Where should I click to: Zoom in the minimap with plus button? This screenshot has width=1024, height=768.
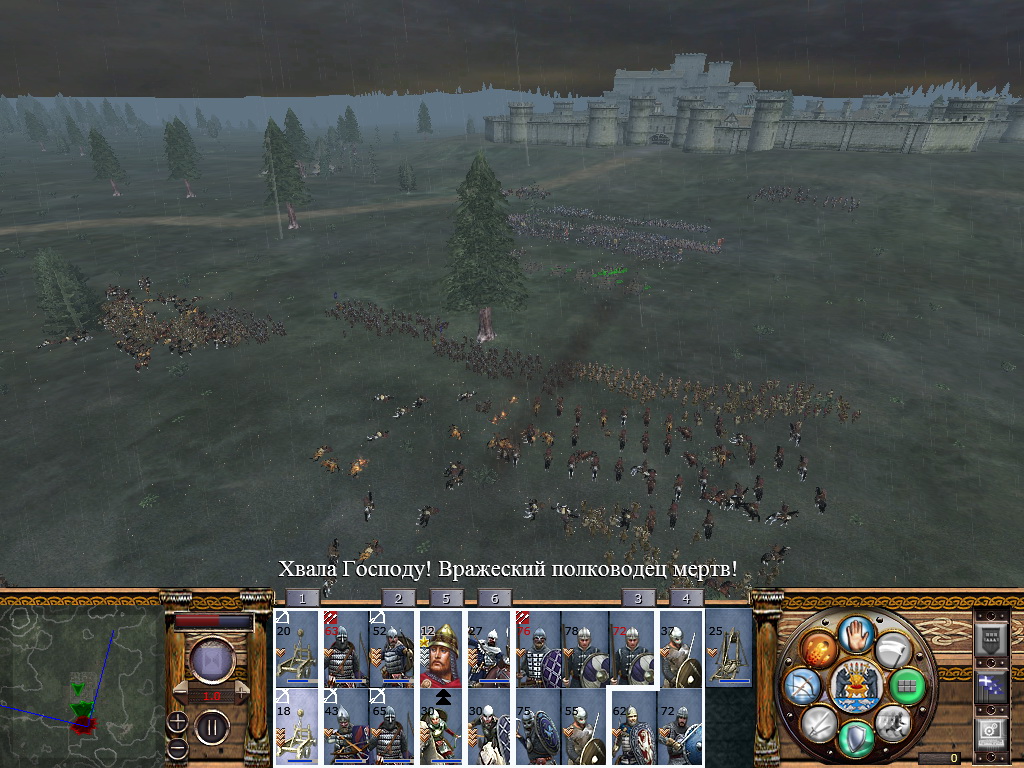pos(177,721)
